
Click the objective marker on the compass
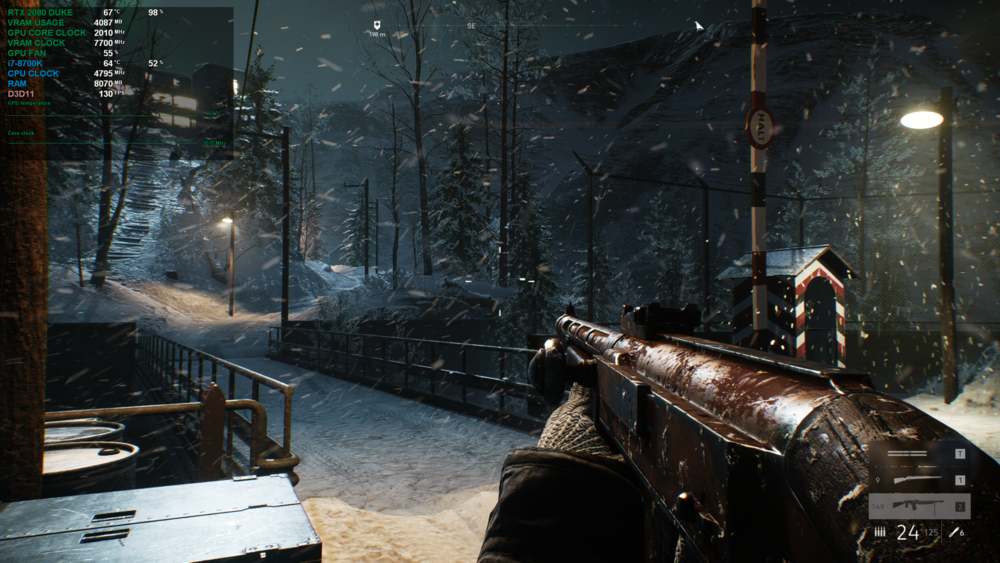[x=377, y=25]
